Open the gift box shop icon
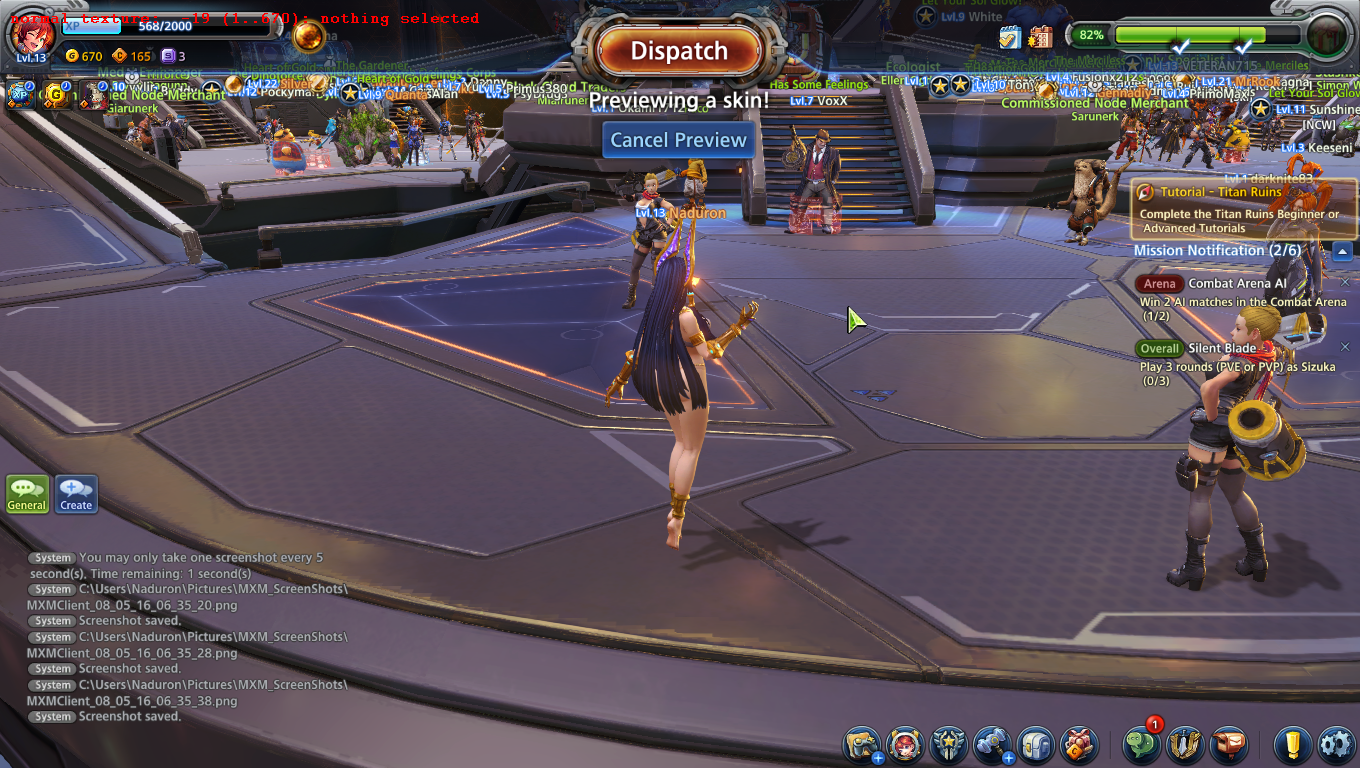1360x768 pixels. point(1080,745)
